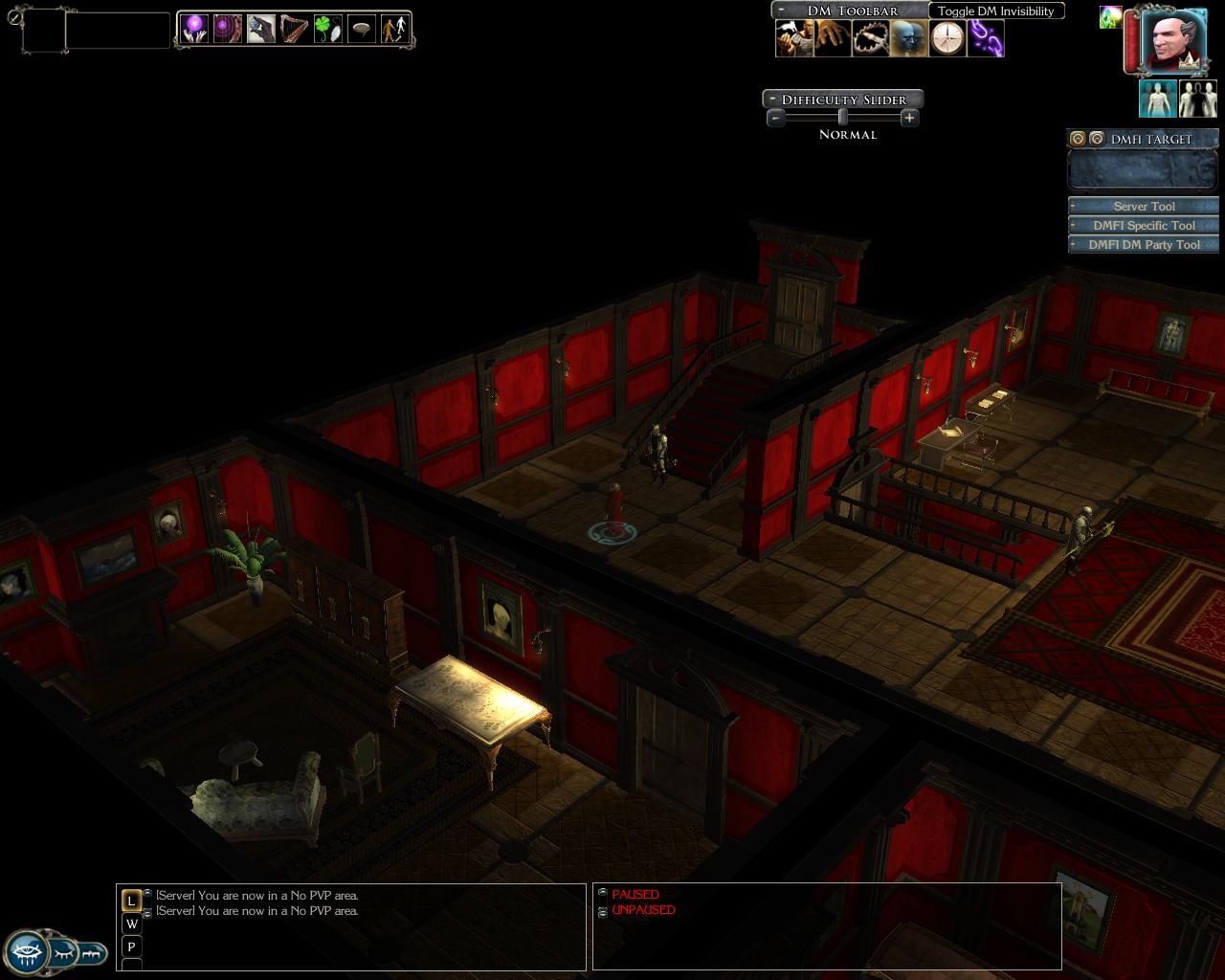Activate the purple orb hands ability

[195, 29]
